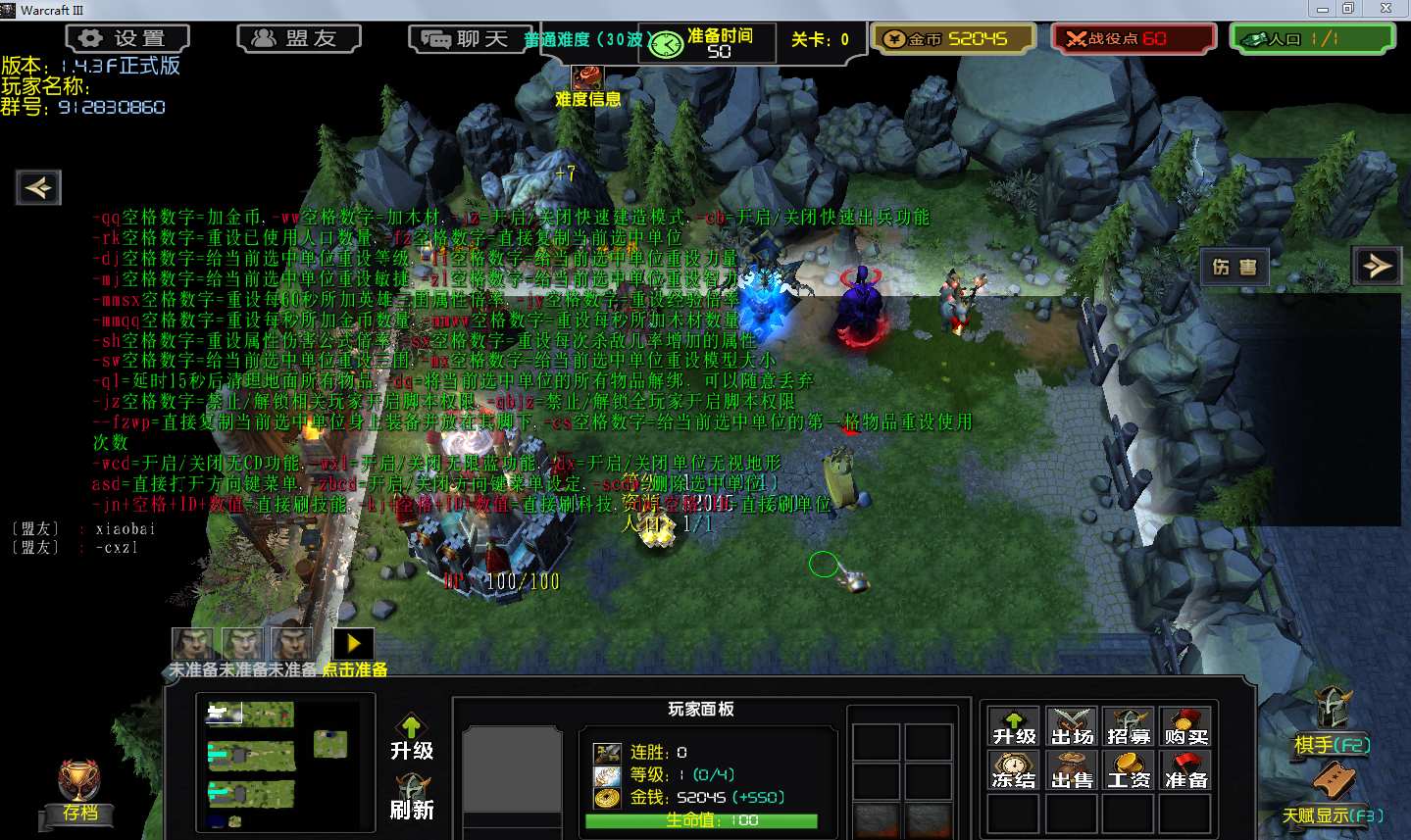Viewport: 1411px width, 840px height.
Task: Open the 伤害 damage panel button
Action: [1235, 267]
